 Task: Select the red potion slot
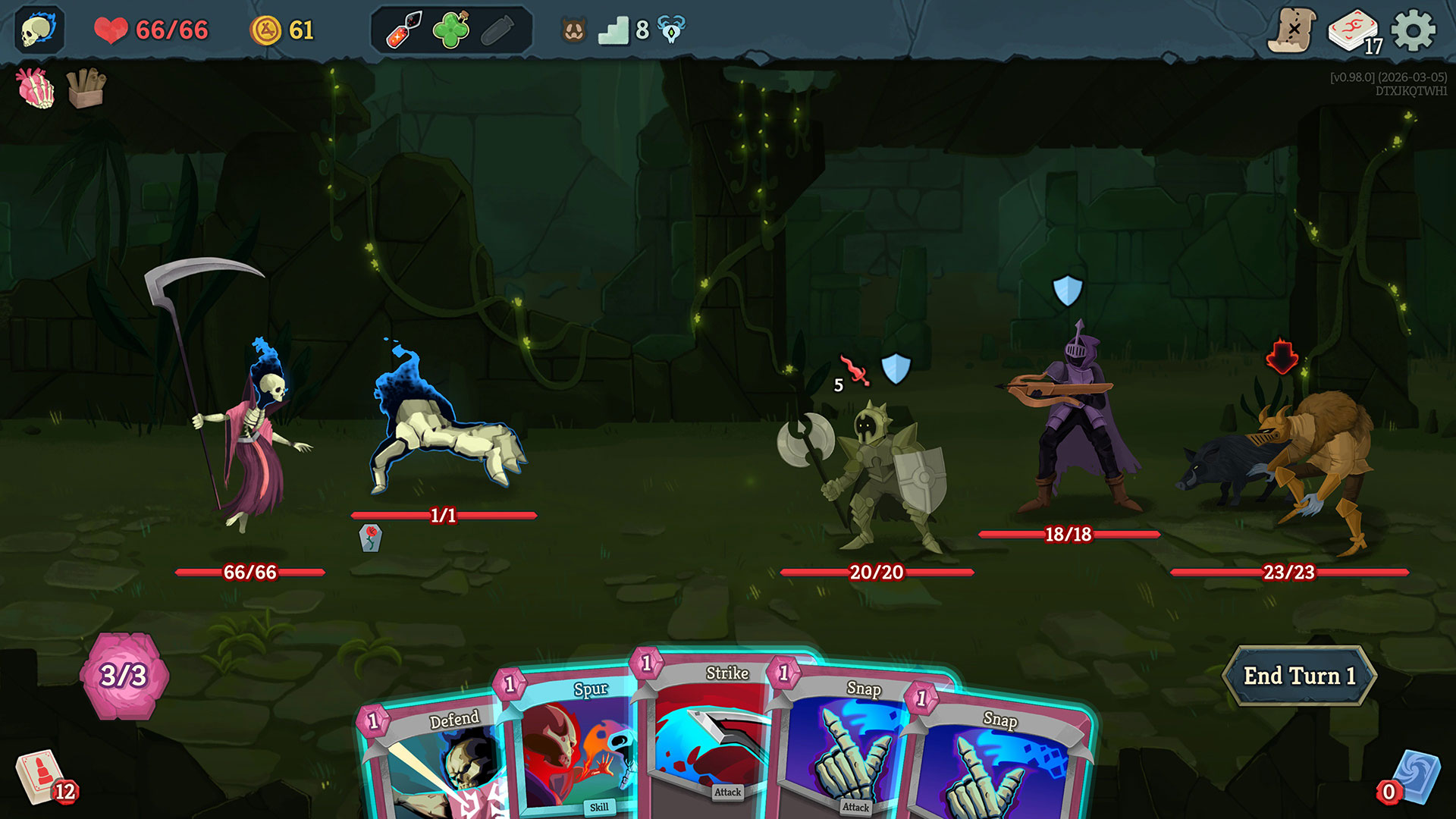coord(404,30)
